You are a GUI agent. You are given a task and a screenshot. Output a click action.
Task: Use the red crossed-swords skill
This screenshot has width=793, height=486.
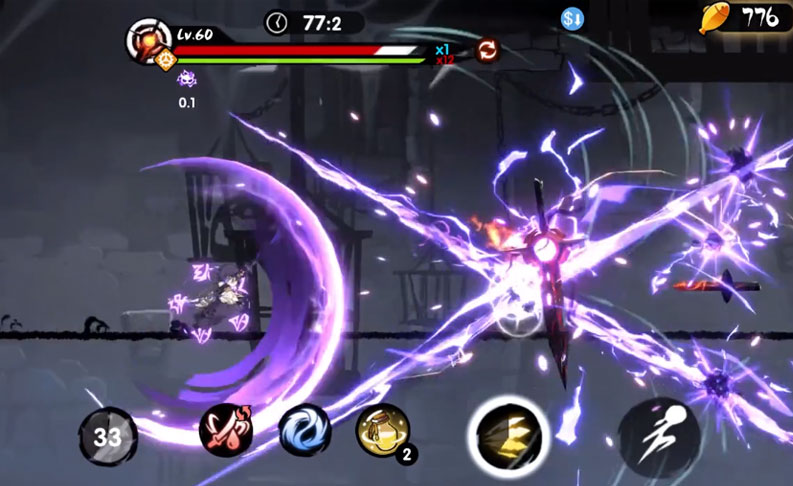[226, 431]
